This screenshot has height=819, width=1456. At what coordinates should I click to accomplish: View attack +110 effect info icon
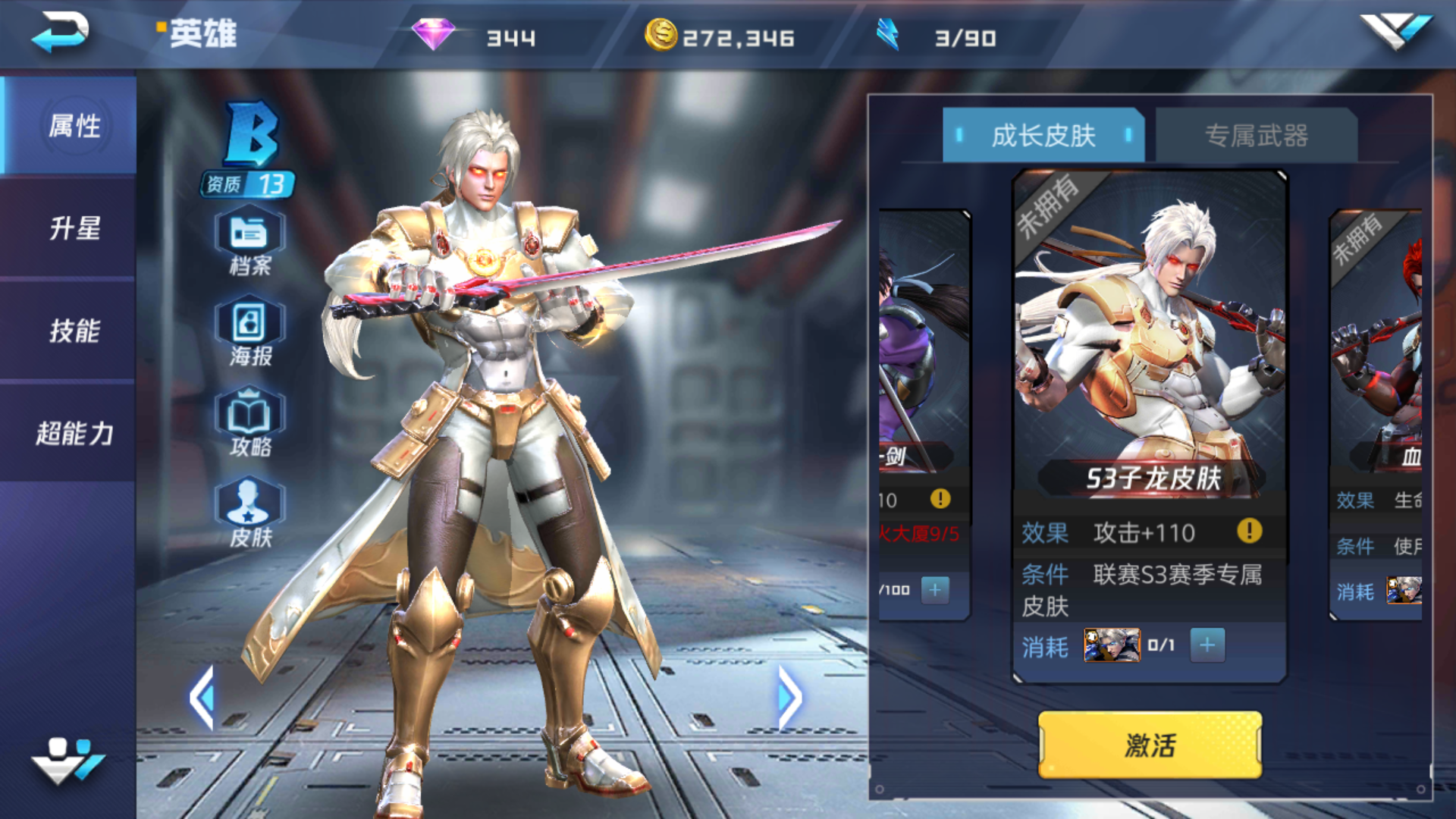coord(1250,531)
